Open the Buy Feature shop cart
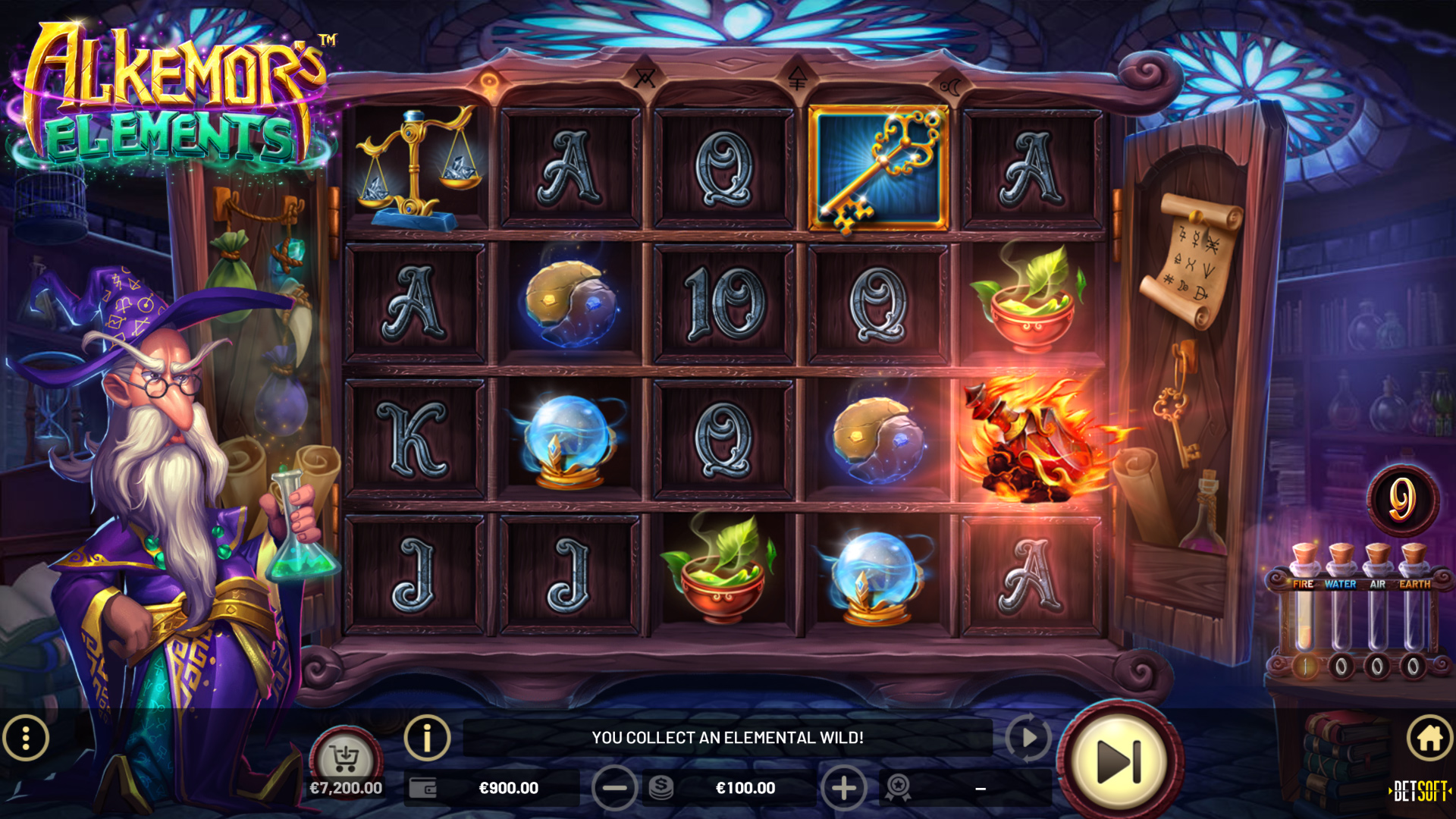Screen dimensions: 1456x819 [x=347, y=755]
